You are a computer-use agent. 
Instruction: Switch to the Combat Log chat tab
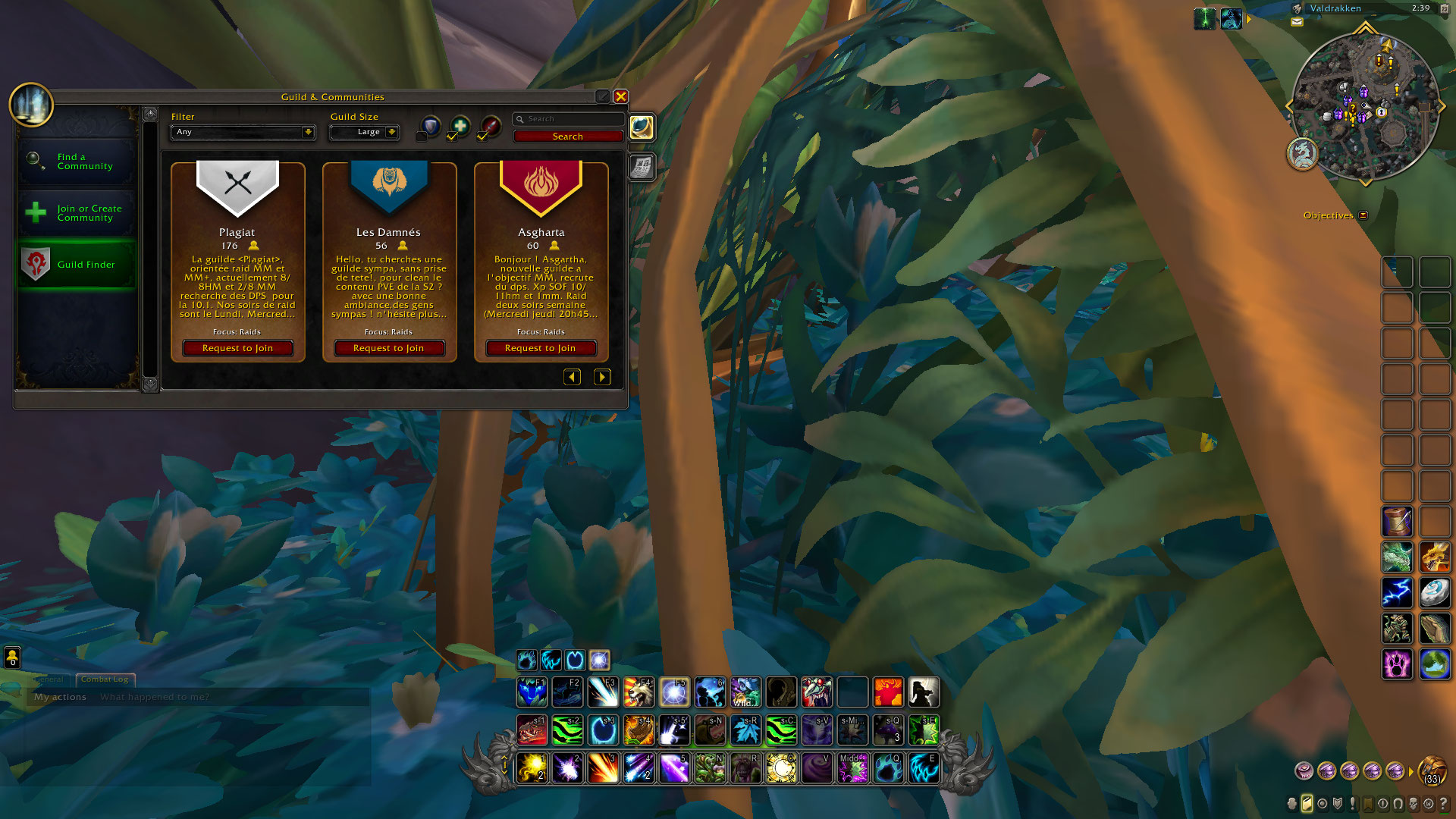click(105, 679)
